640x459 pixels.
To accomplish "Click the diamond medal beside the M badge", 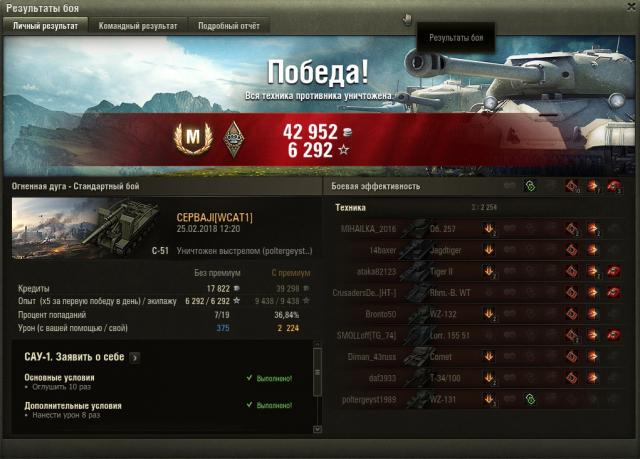I will tap(234, 136).
